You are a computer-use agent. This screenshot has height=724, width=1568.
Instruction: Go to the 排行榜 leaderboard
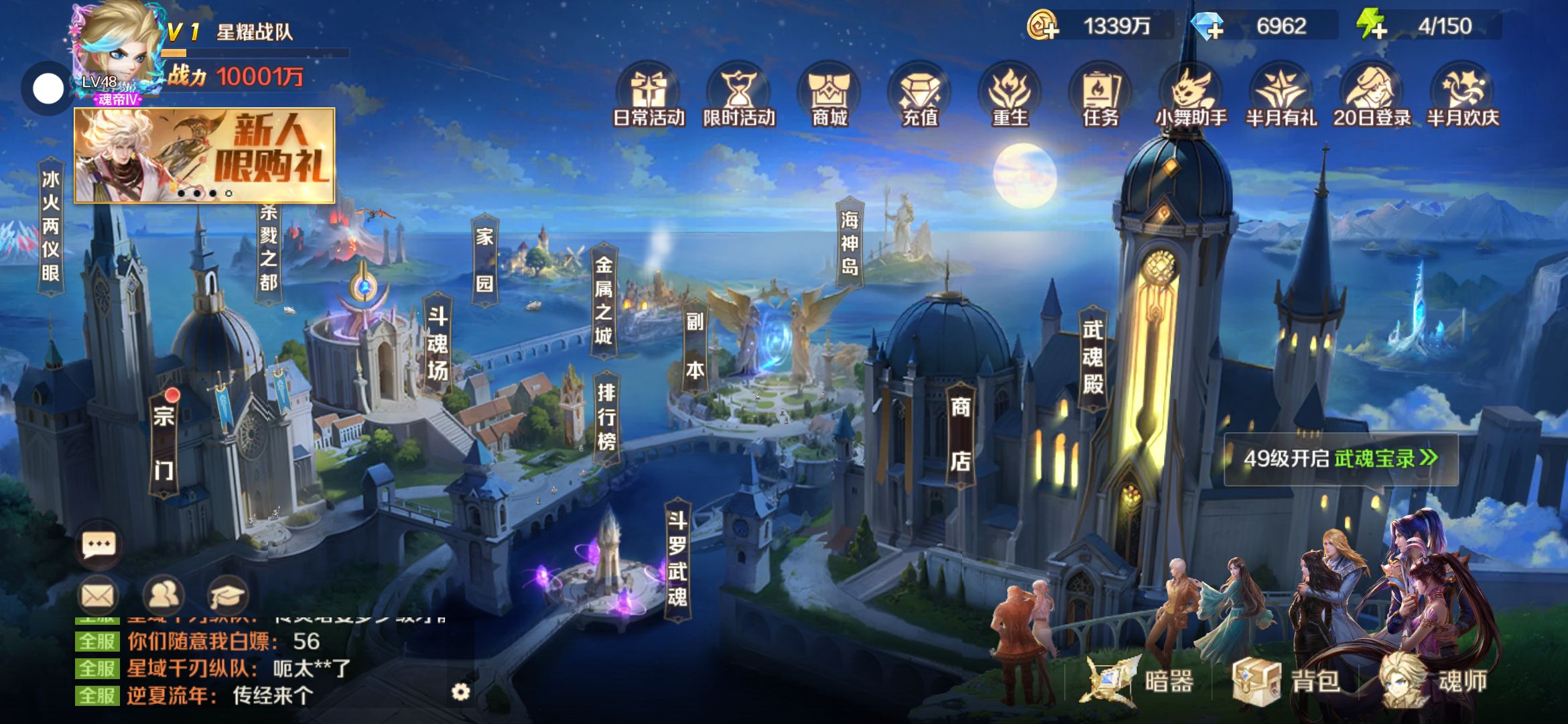pos(606,417)
